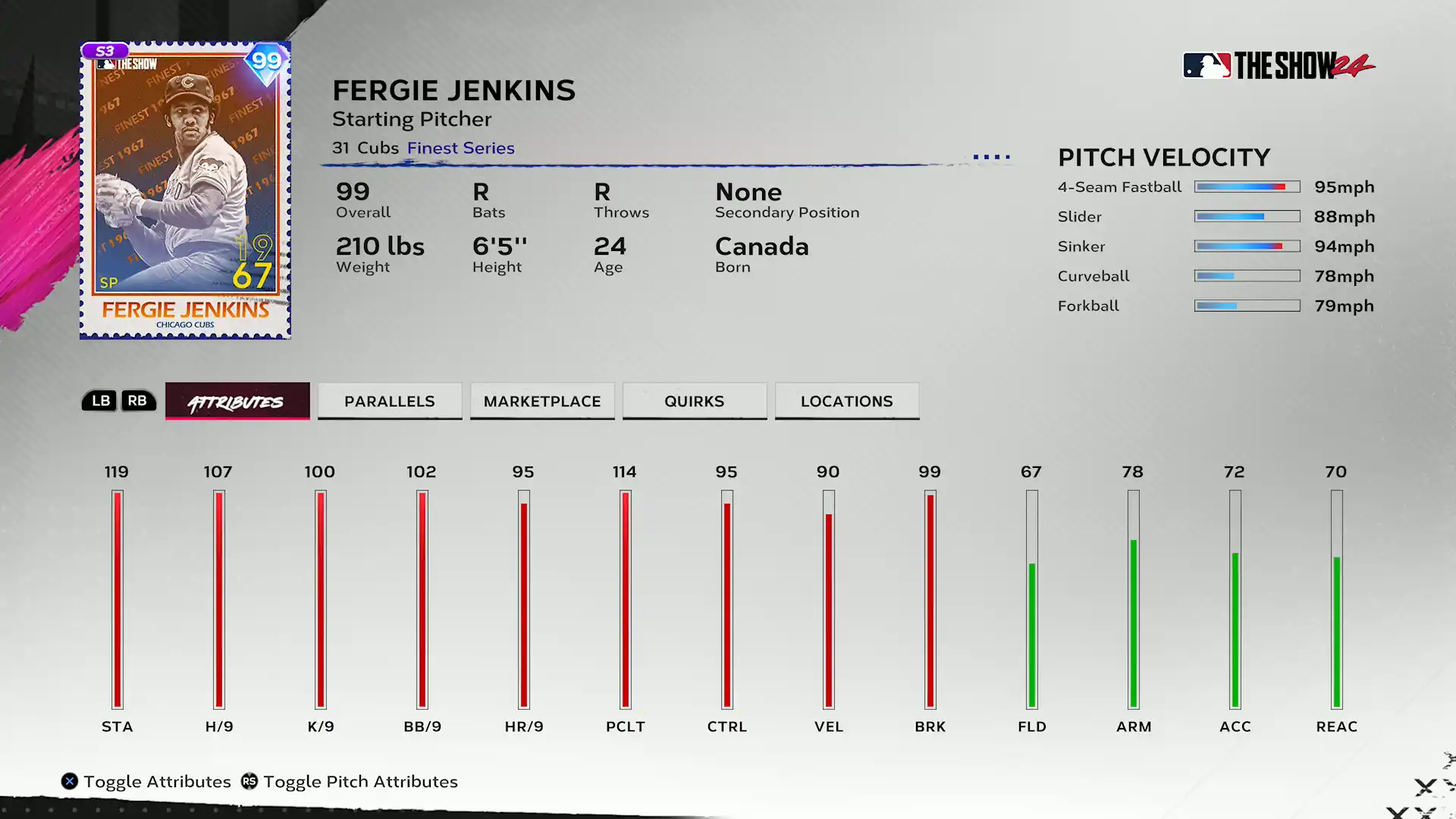
Task: Show the Quirks tab
Action: pyautogui.click(x=695, y=401)
